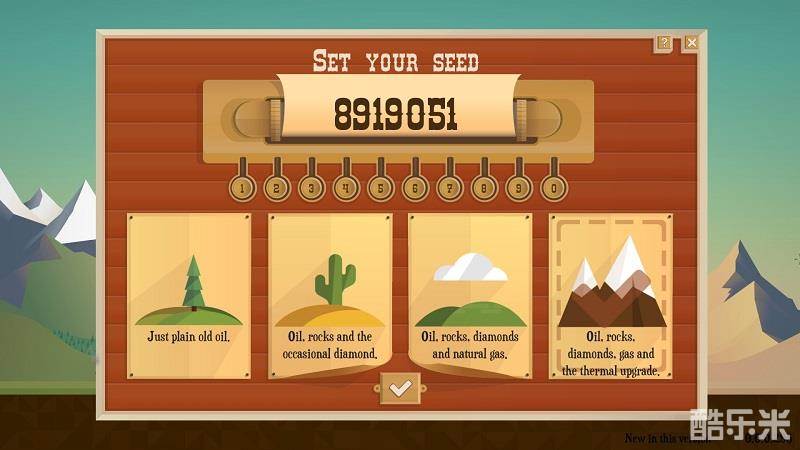Viewport: 800px width, 450px height.
Task: Choose the snowy mountain thermal upgrade map
Action: 610,295
